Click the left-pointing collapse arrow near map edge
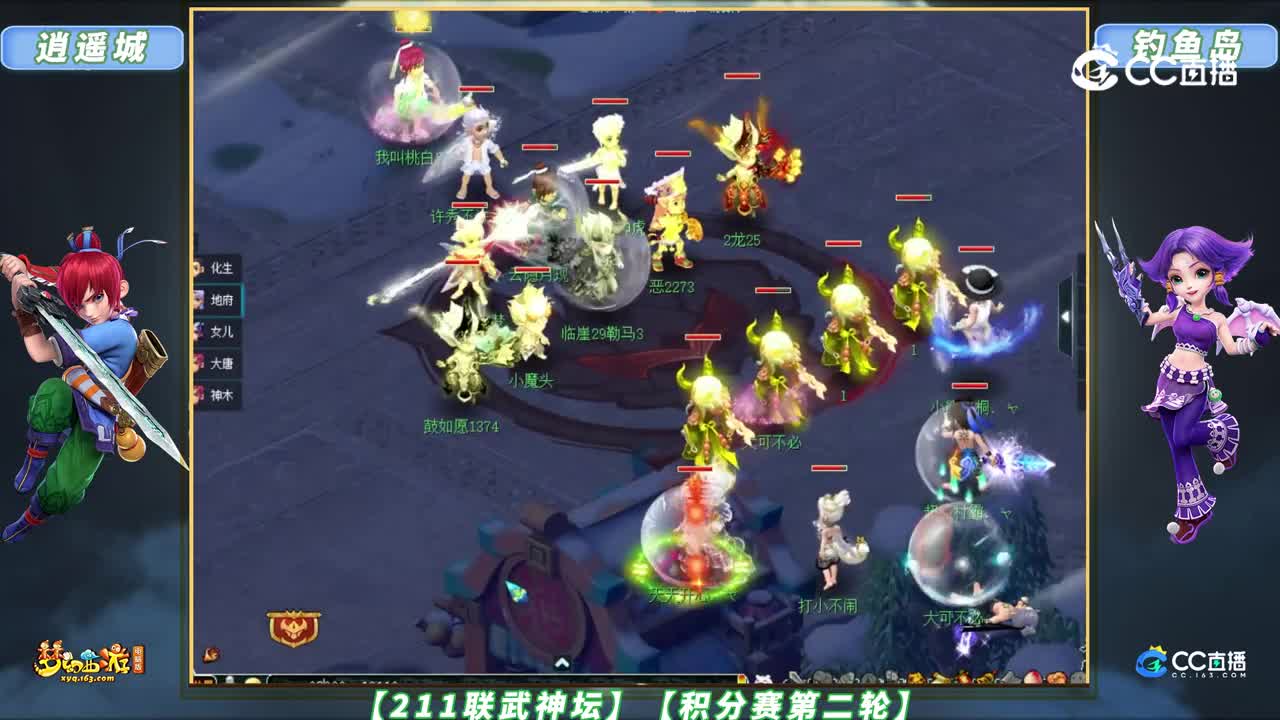Image resolution: width=1280 pixels, height=720 pixels. (x=1065, y=316)
